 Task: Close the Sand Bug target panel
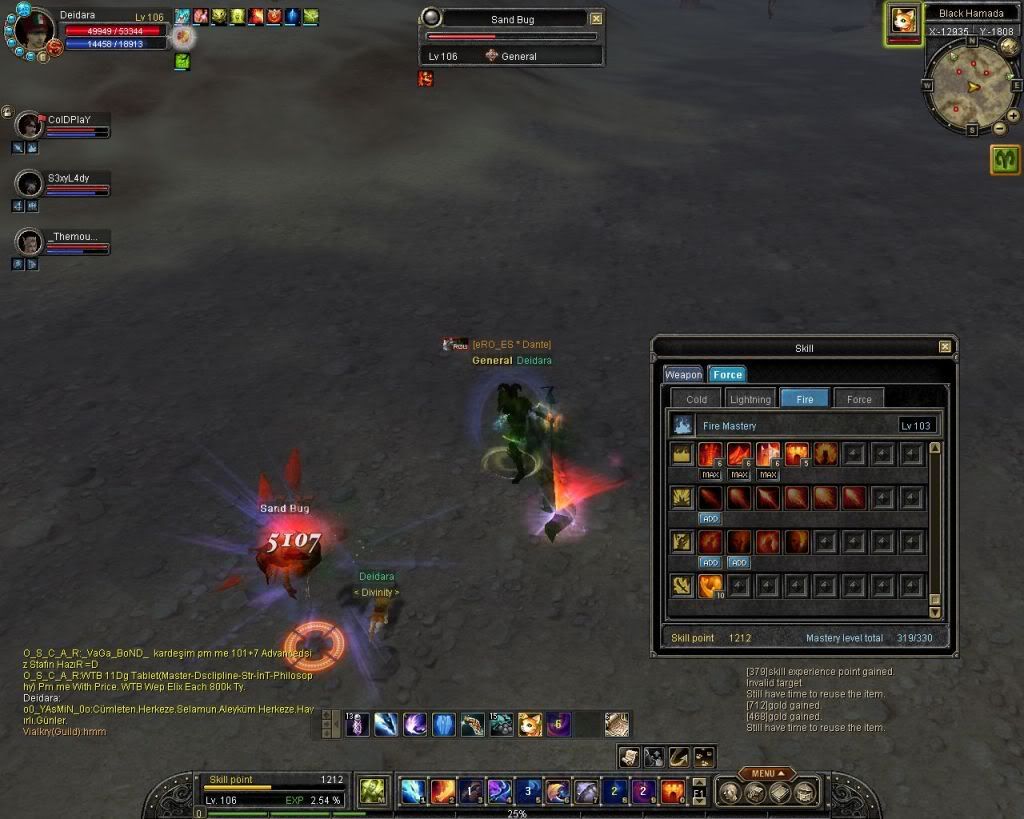coord(596,18)
